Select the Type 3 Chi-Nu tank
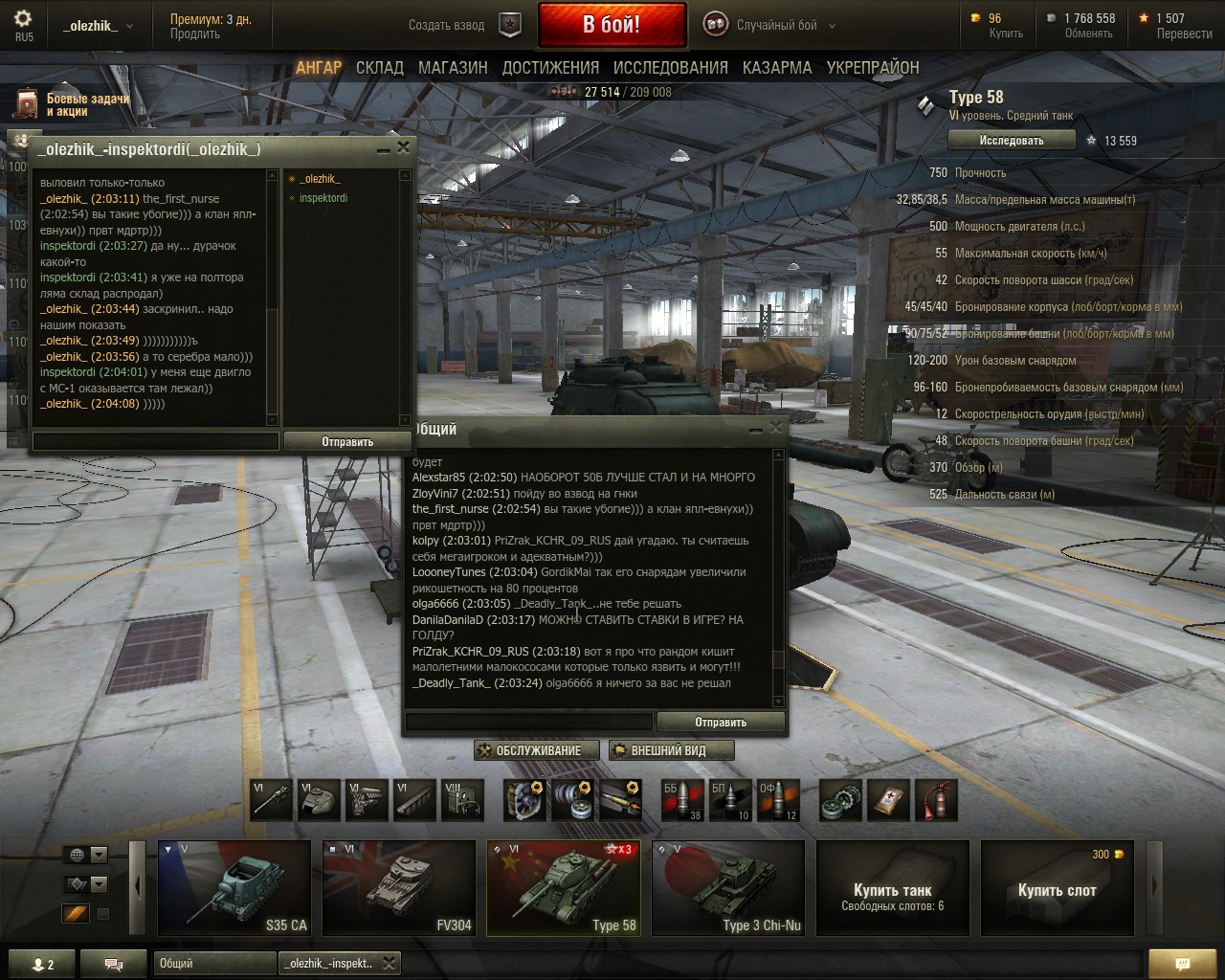 click(x=728, y=887)
